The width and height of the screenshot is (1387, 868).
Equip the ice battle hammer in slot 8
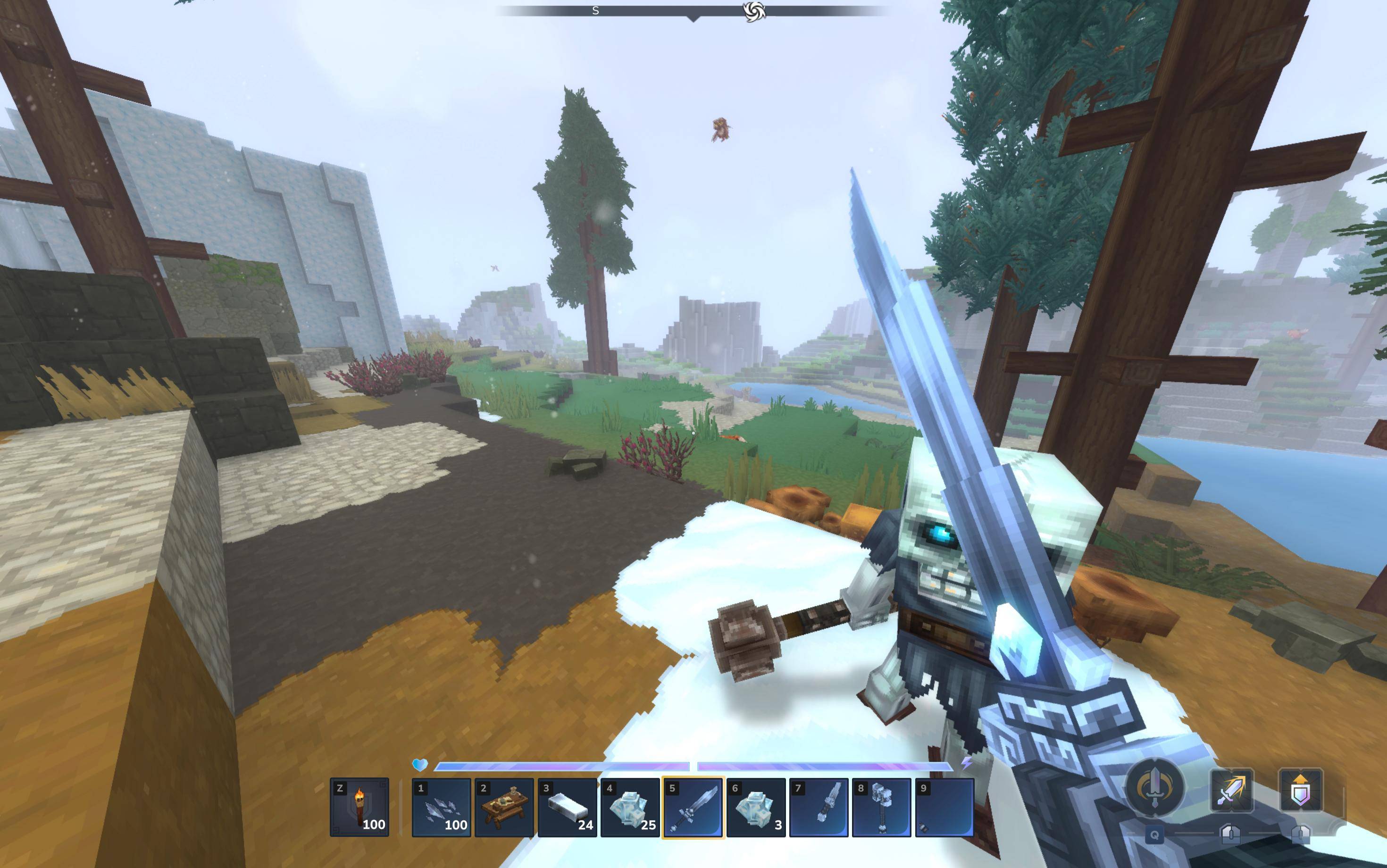click(x=881, y=807)
